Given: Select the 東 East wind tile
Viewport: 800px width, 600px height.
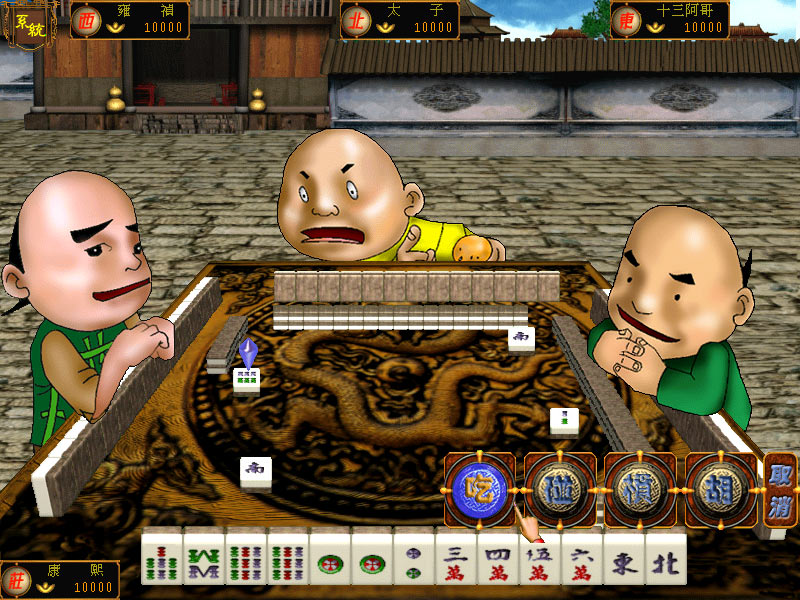Looking at the screenshot, I should (624, 557).
